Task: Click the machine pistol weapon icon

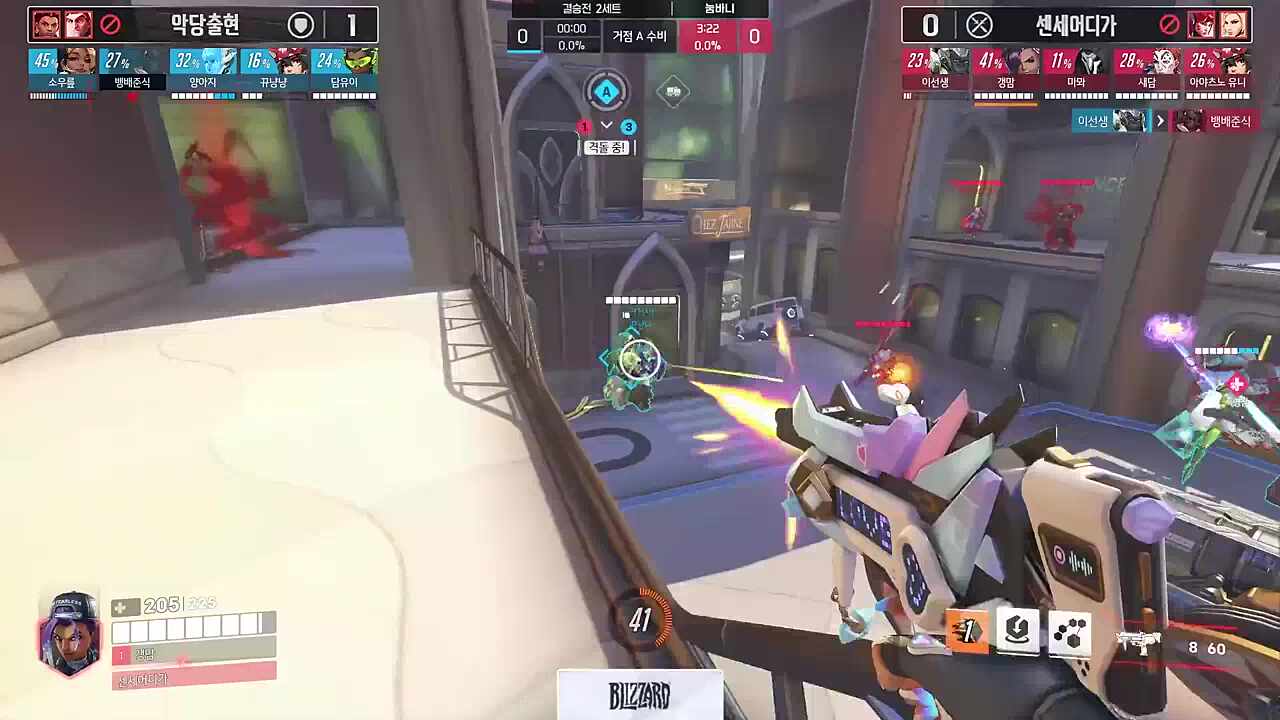Action: pos(1138,641)
